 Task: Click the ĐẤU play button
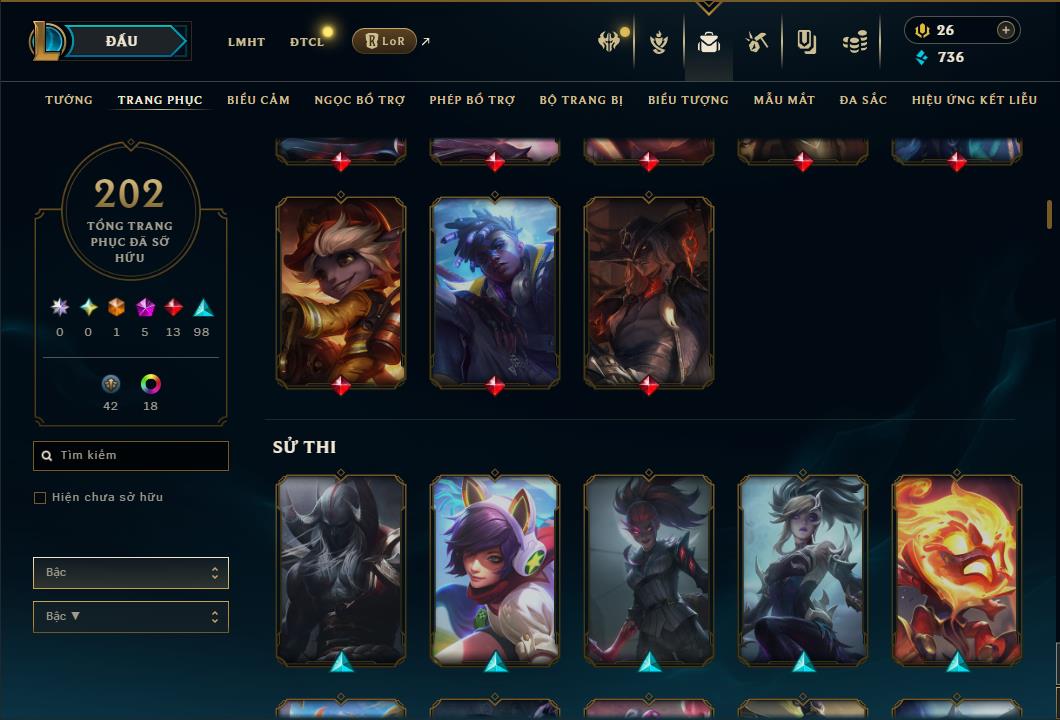(x=122, y=41)
